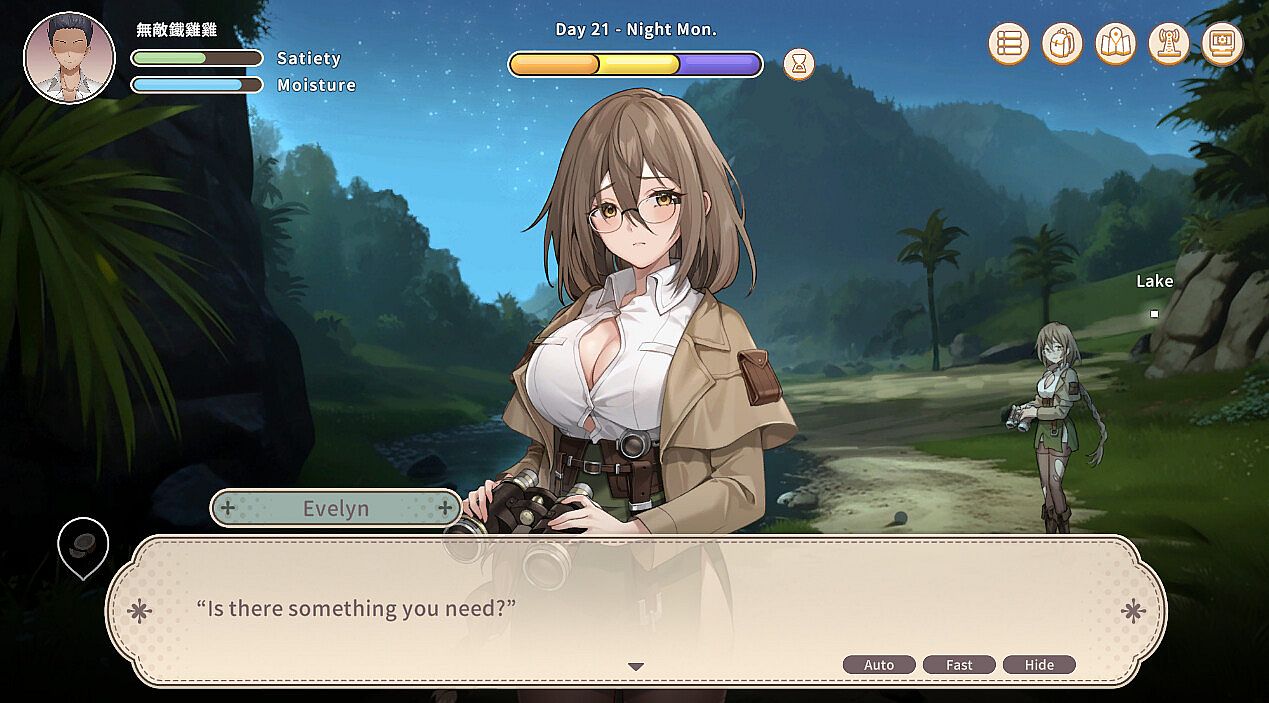Open the system settings icon
1269x703 pixels.
coord(1222,44)
